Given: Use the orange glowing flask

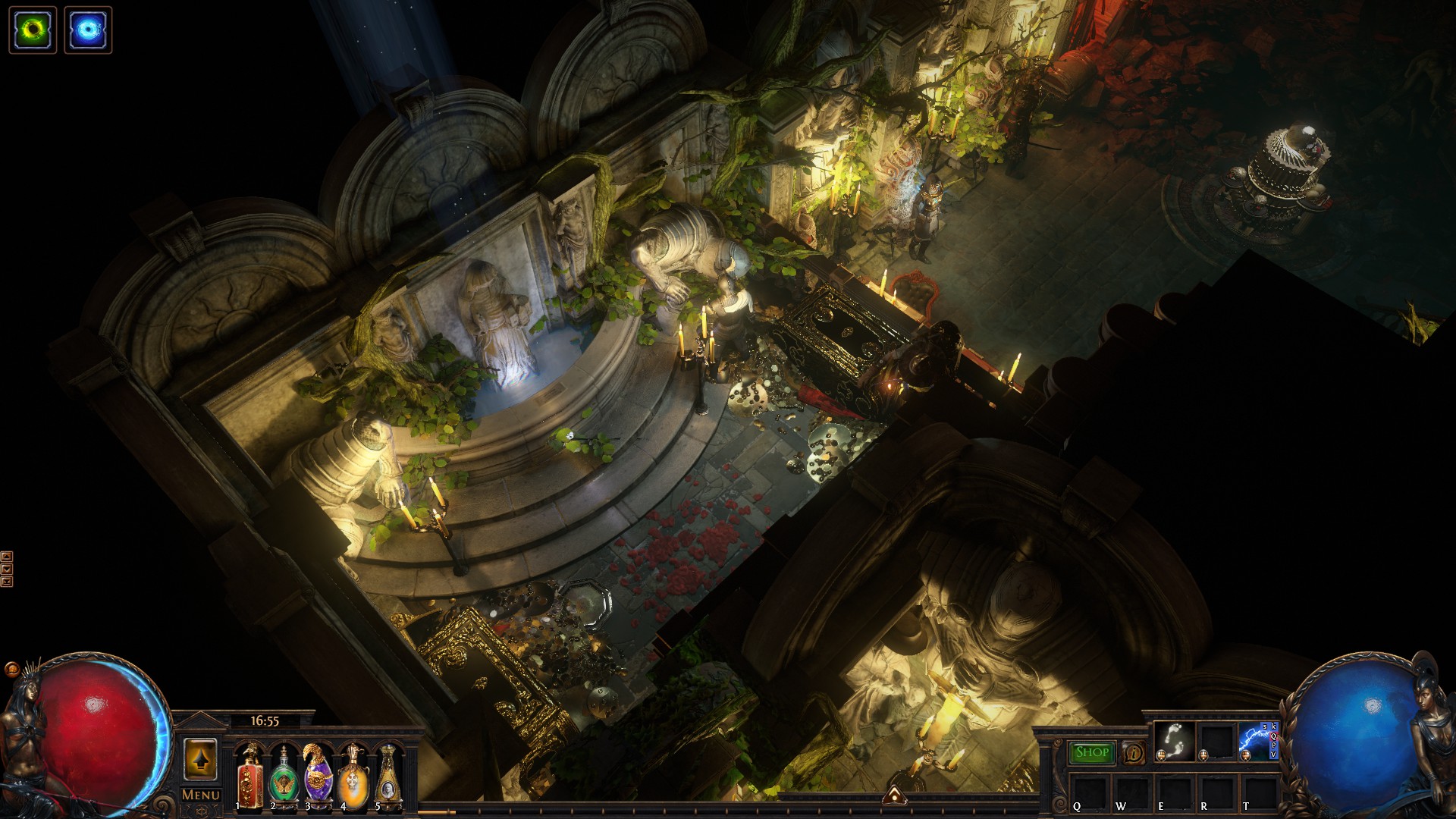Looking at the screenshot, I should [353, 776].
